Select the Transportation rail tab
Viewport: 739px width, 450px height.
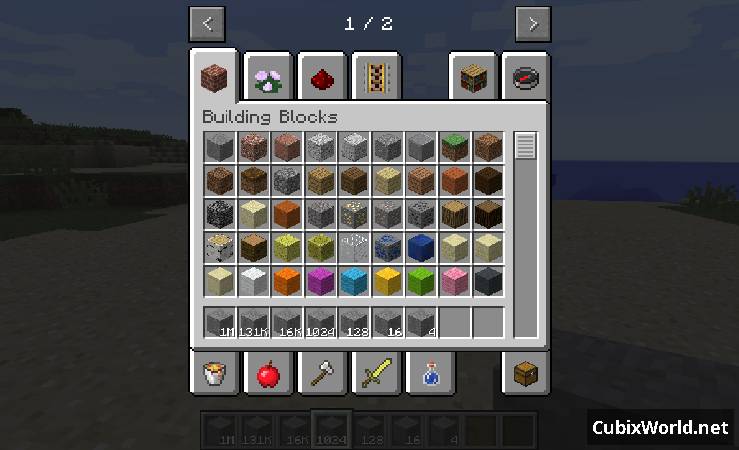(376, 78)
